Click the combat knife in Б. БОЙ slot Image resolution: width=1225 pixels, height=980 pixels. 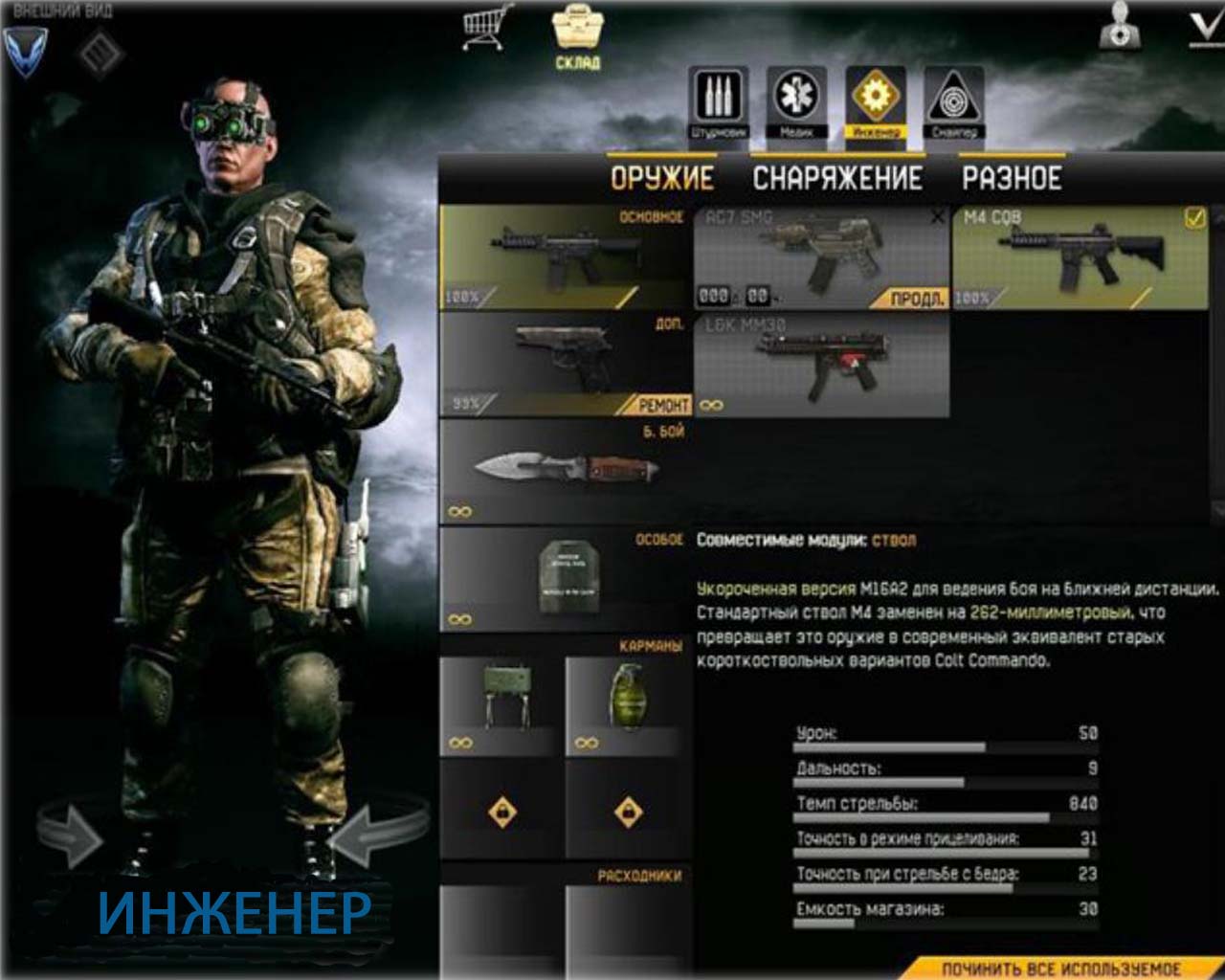point(565,469)
